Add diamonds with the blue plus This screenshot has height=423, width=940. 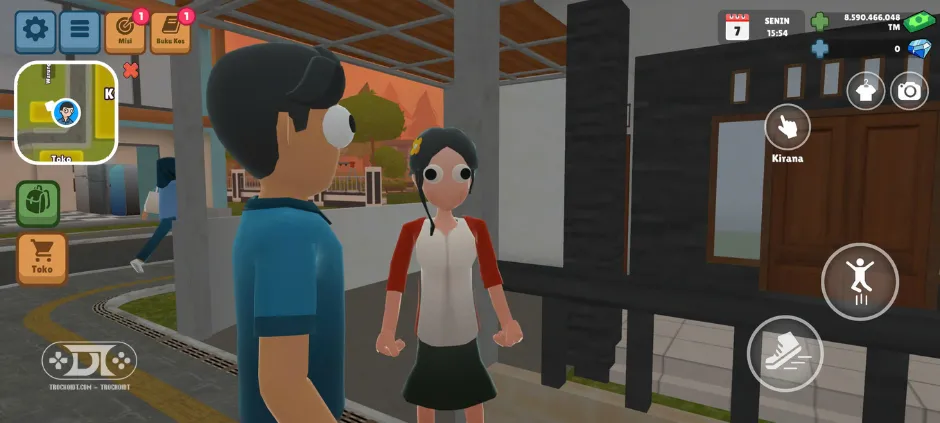tap(820, 48)
